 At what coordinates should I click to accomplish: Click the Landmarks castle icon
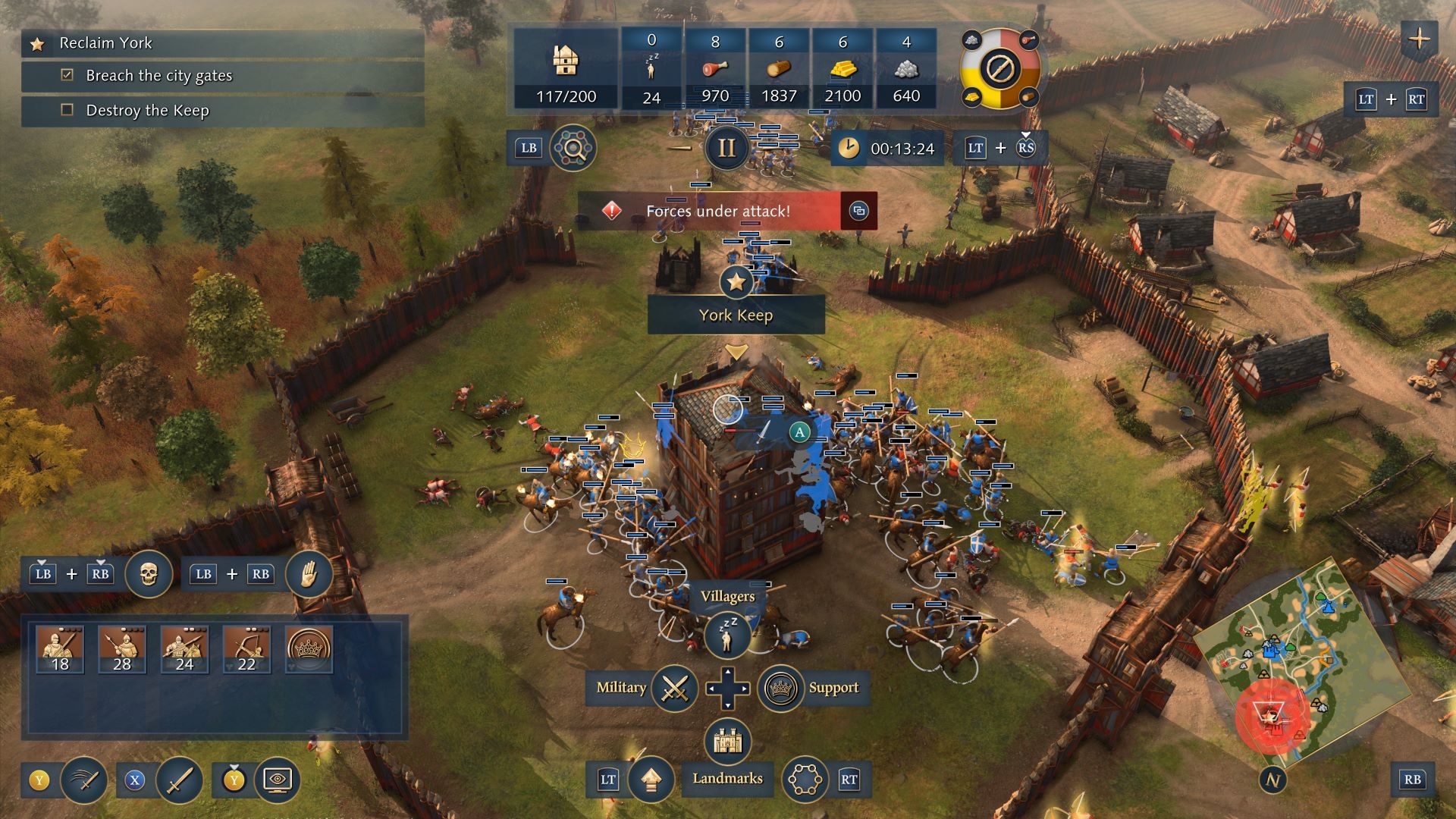tap(726, 742)
